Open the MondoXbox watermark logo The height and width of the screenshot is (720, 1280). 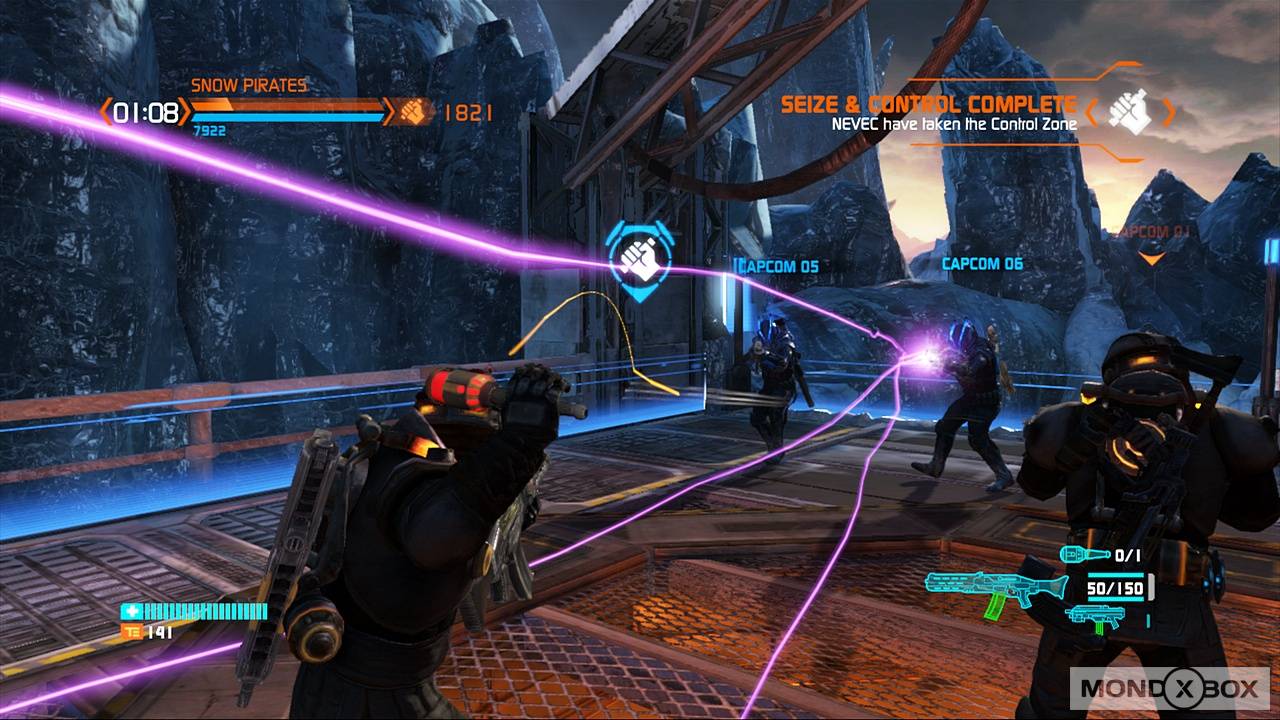[x=1170, y=688]
